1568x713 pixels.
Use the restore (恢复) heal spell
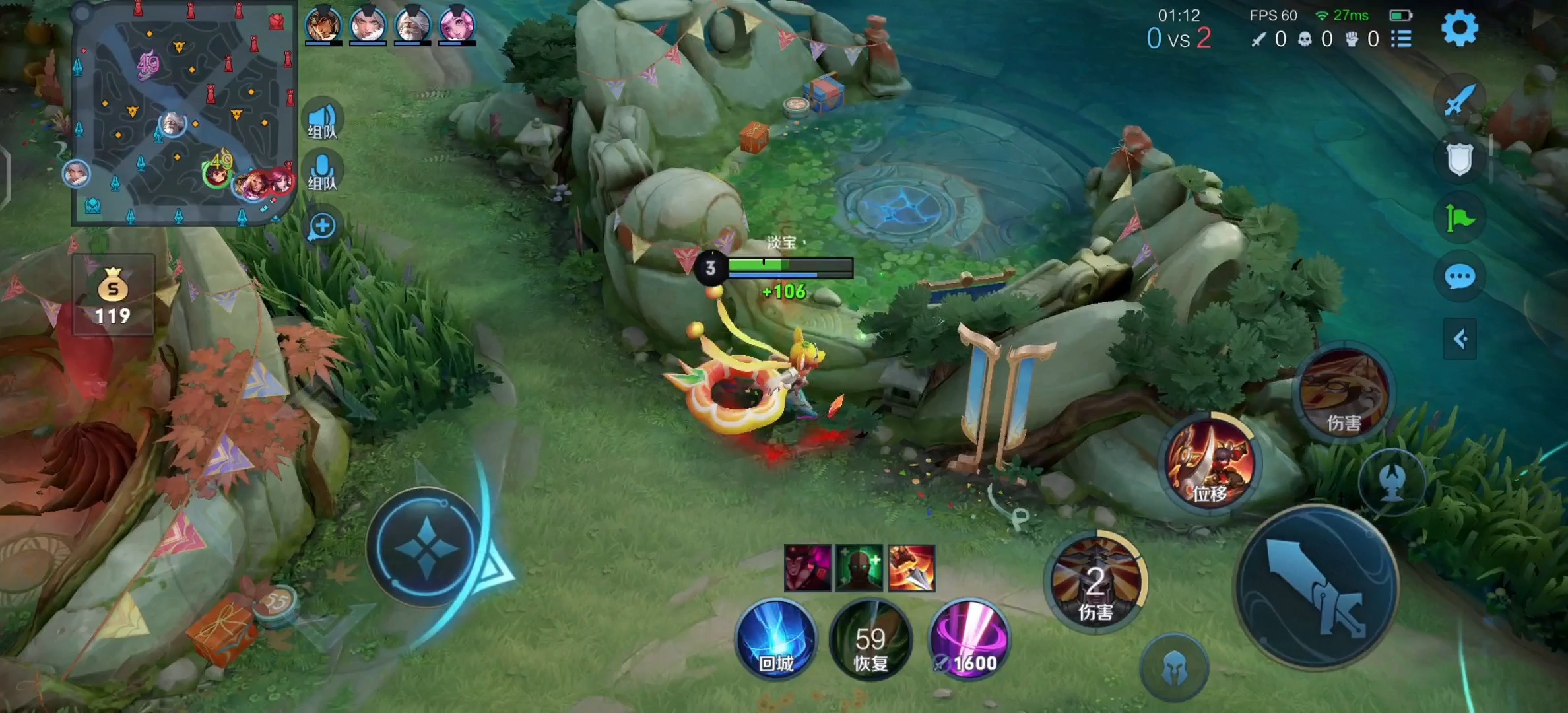click(870, 639)
